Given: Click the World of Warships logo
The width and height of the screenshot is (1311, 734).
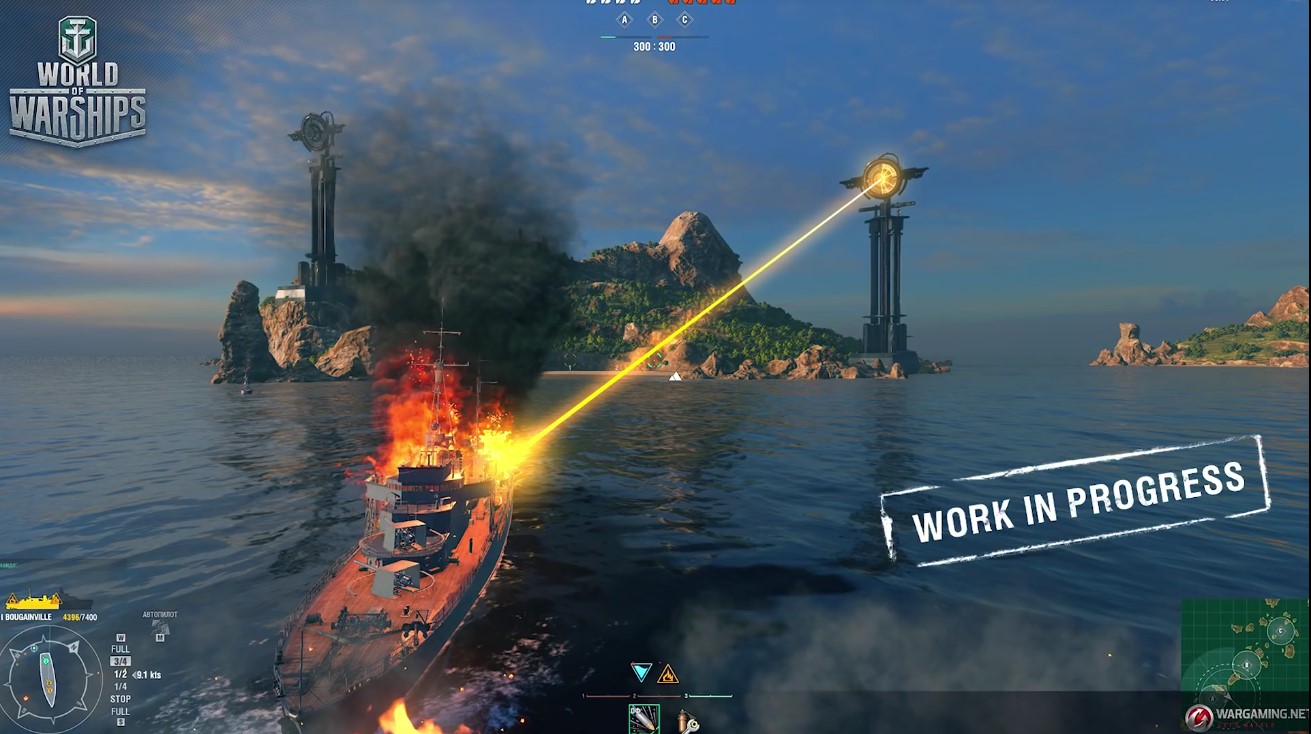Looking at the screenshot, I should 77,82.
